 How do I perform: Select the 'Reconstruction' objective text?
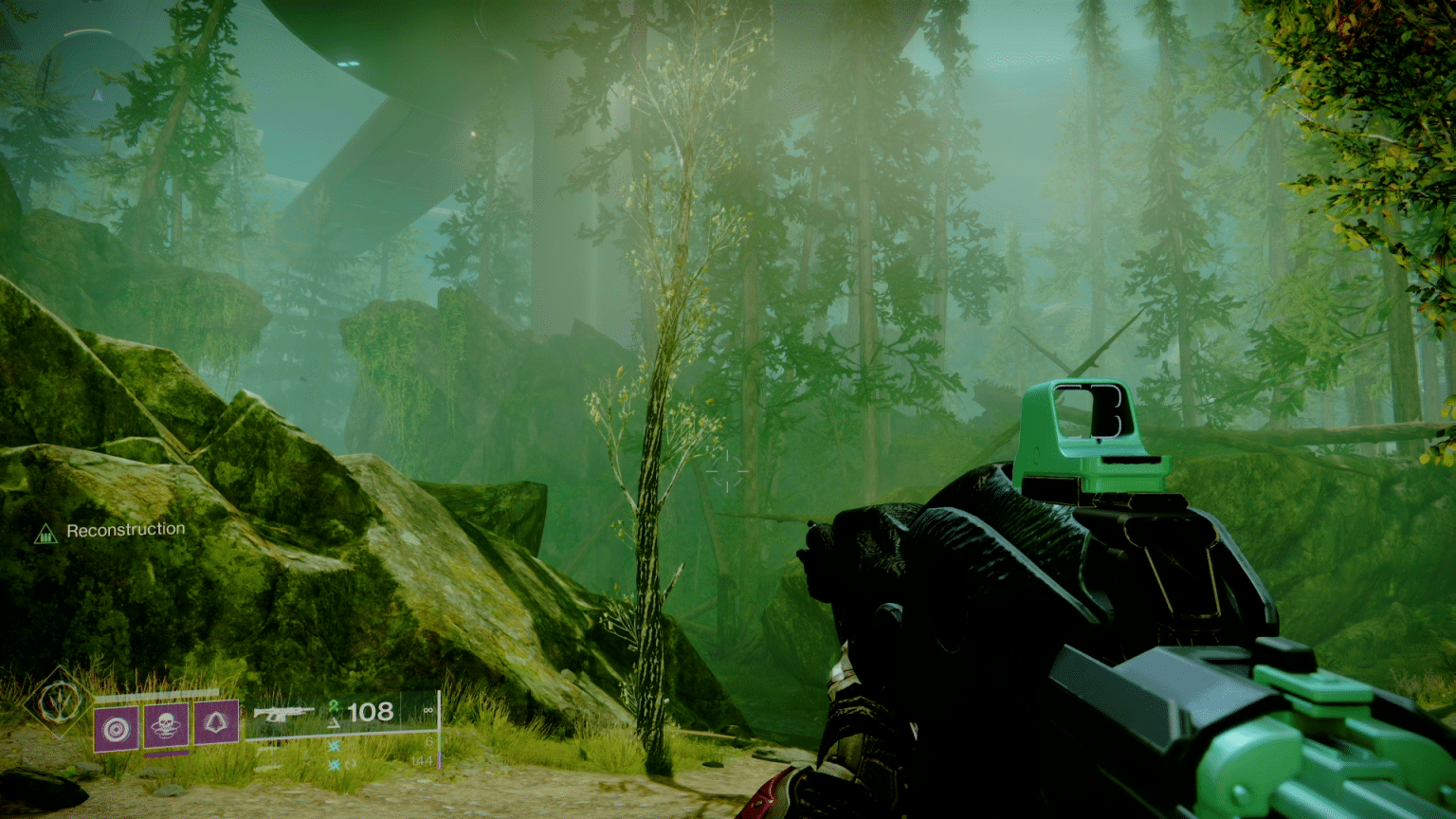(x=125, y=527)
